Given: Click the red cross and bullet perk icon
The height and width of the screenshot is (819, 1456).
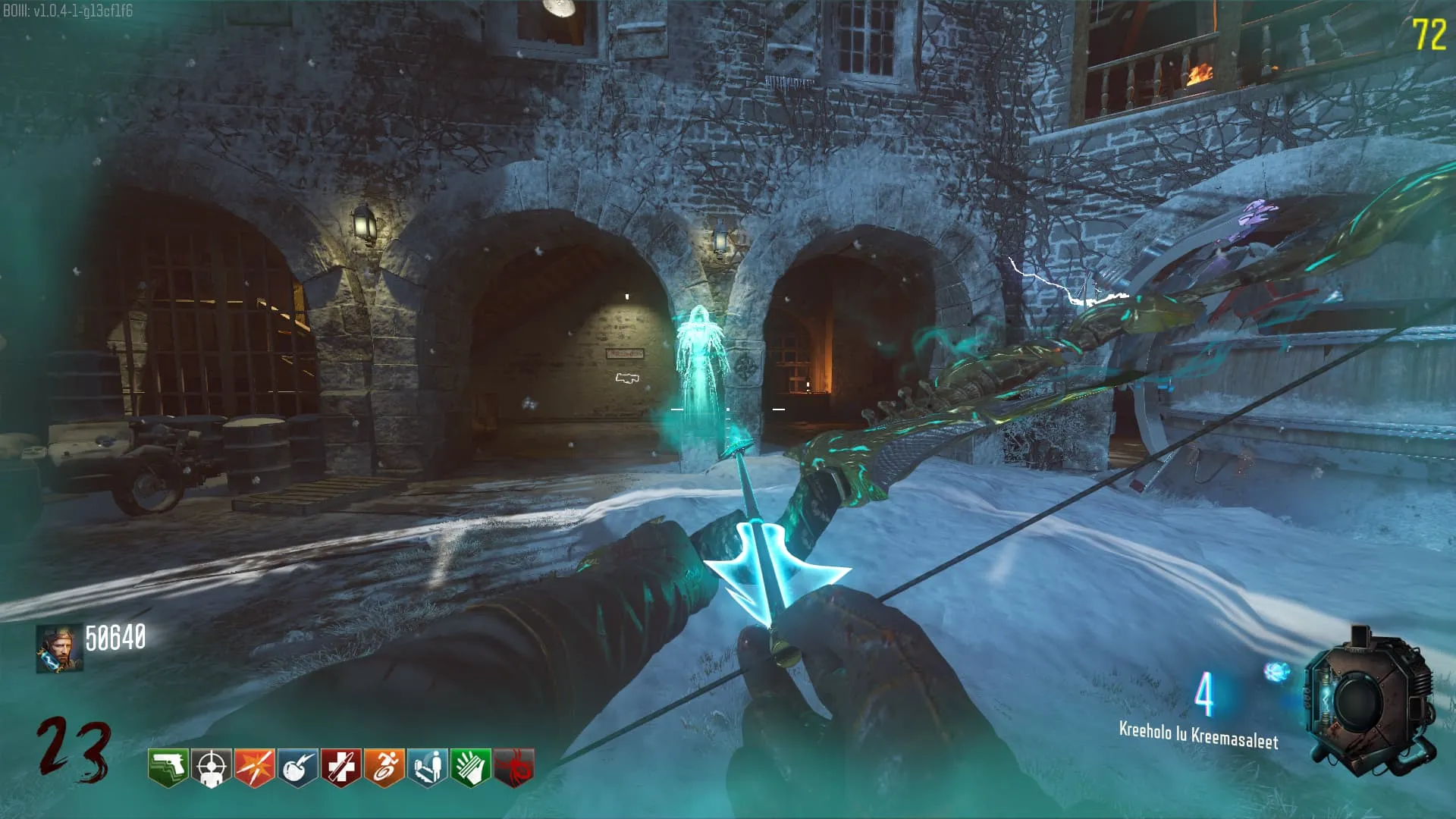Looking at the screenshot, I should (341, 768).
